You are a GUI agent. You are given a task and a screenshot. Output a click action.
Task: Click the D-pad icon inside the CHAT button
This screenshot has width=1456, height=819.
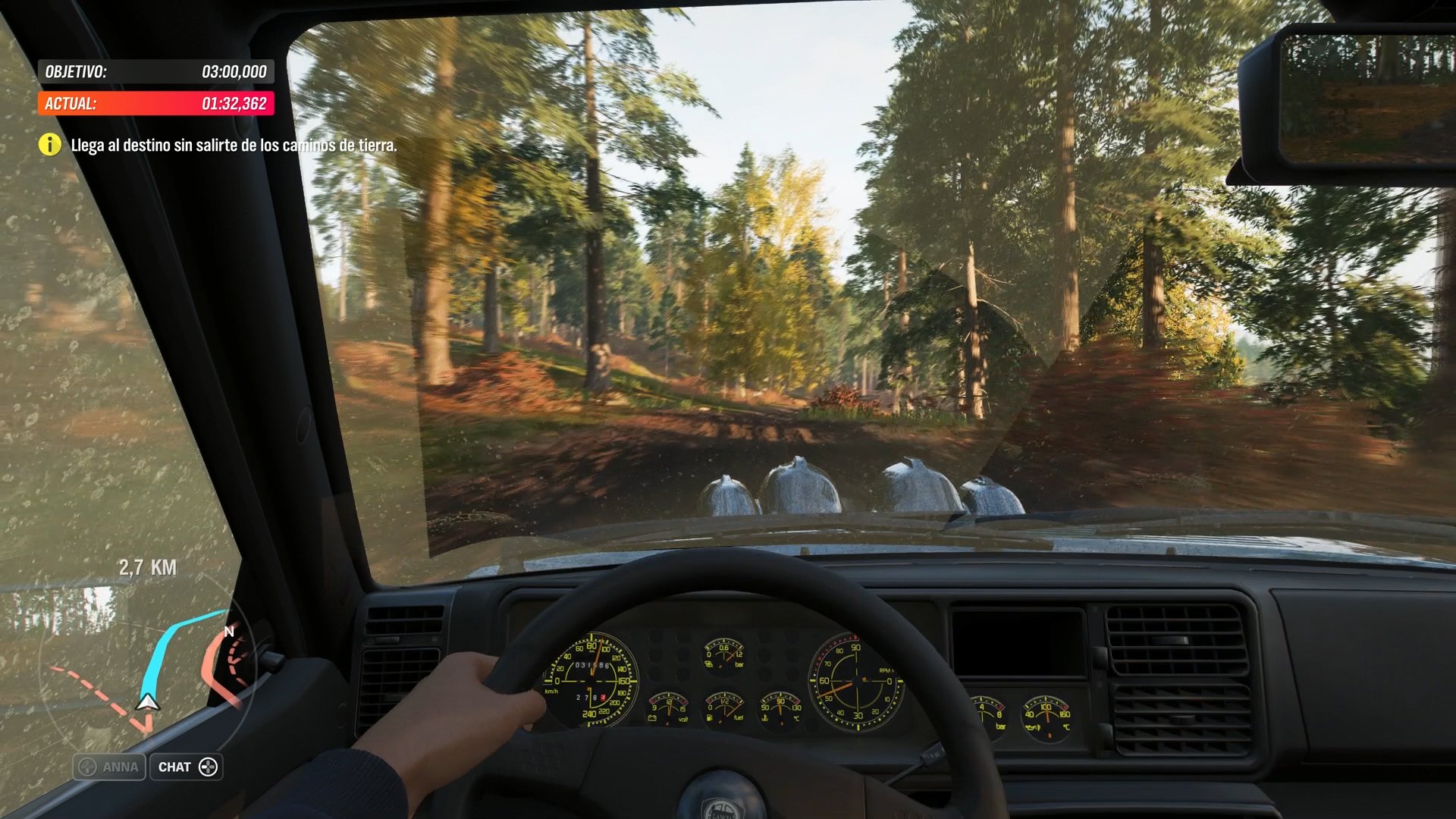209,767
